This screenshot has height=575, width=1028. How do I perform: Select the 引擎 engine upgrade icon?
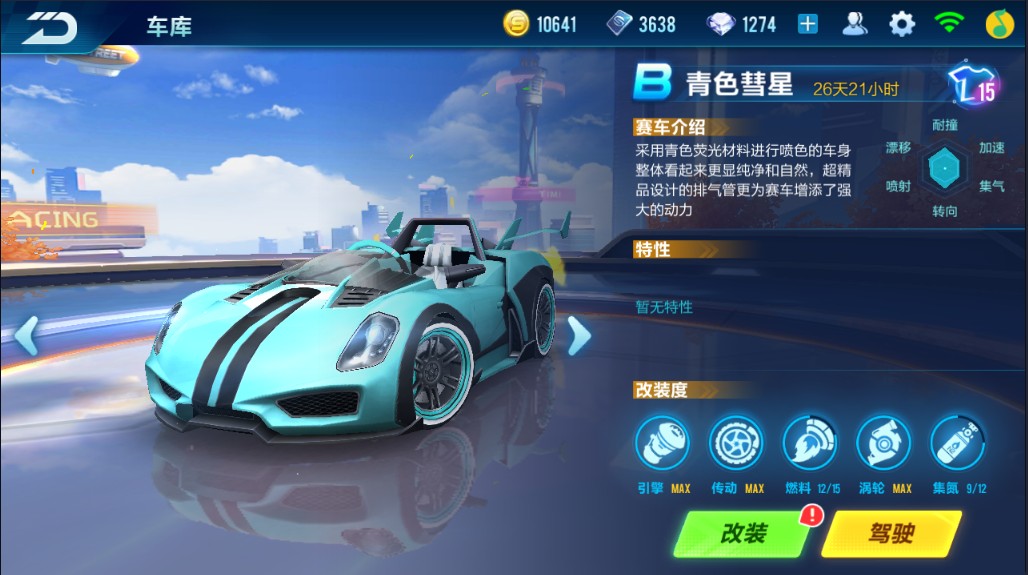[x=662, y=443]
